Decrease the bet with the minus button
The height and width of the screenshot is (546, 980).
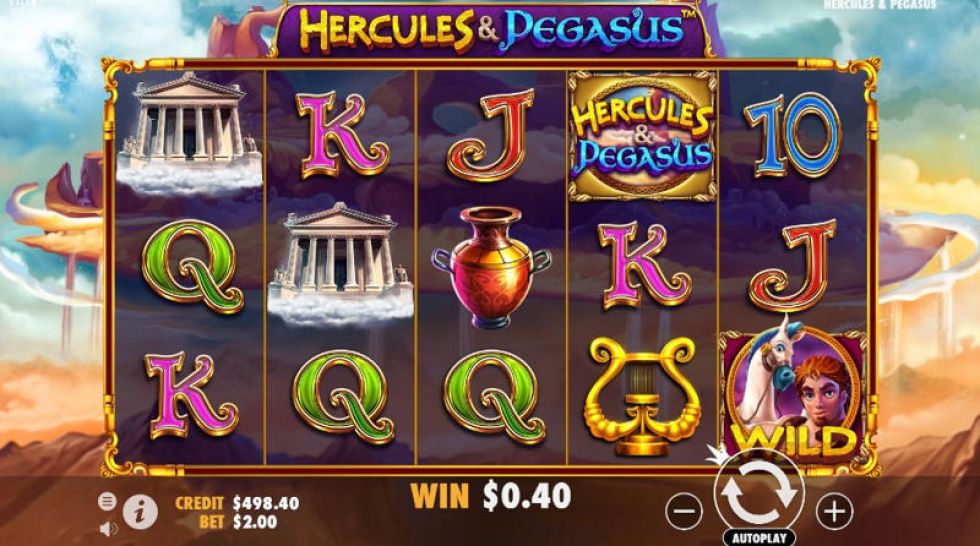(684, 512)
